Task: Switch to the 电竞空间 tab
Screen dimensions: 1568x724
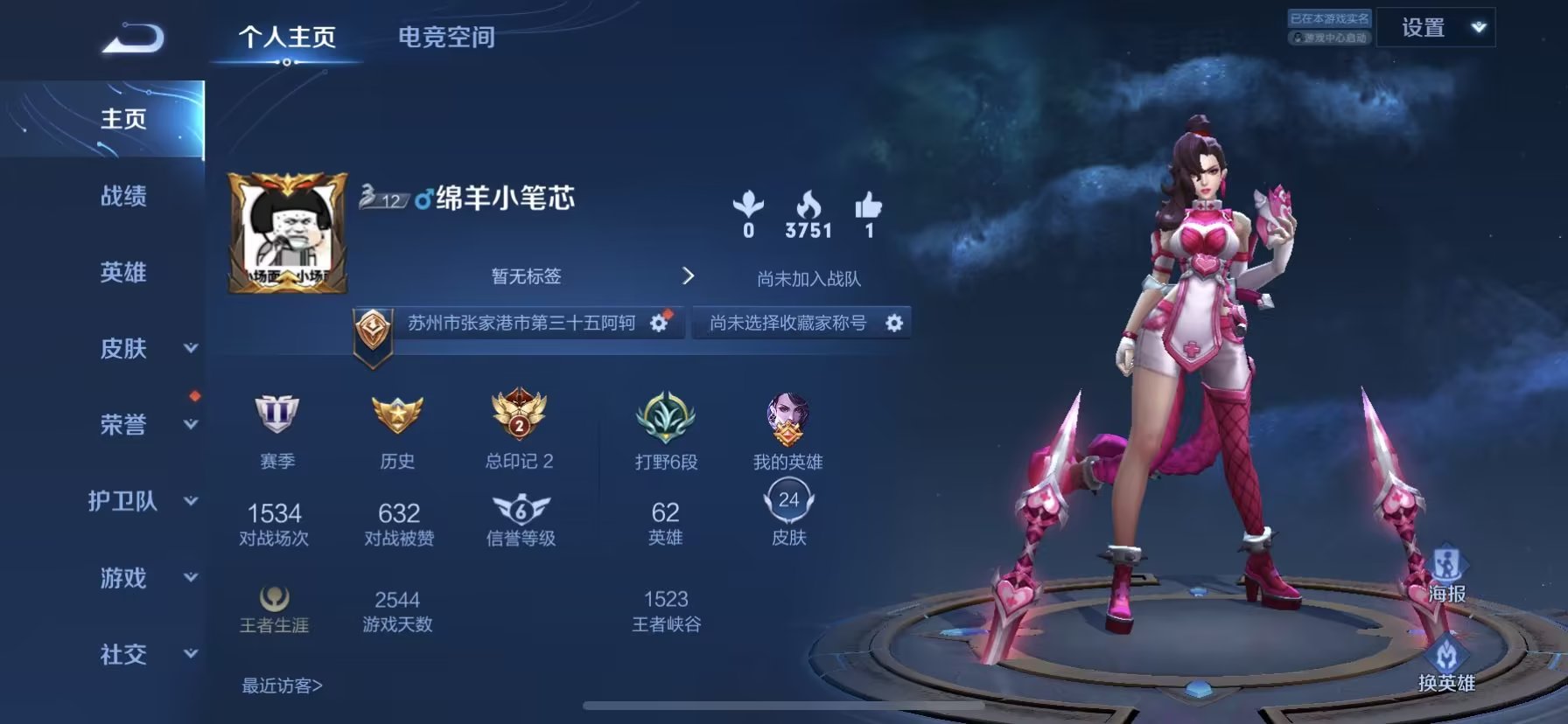Action: click(446, 37)
